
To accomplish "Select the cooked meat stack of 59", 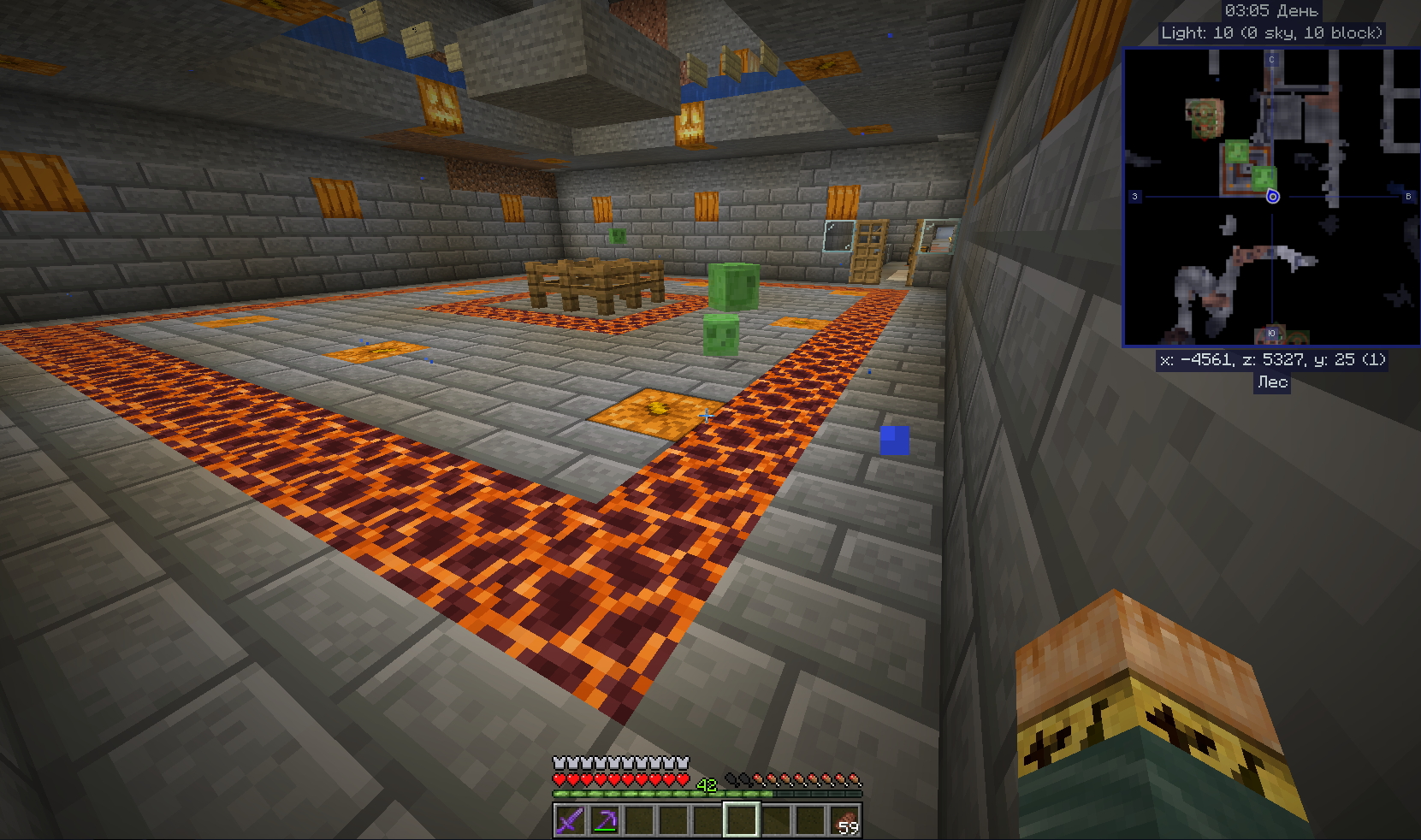I will tap(844, 821).
